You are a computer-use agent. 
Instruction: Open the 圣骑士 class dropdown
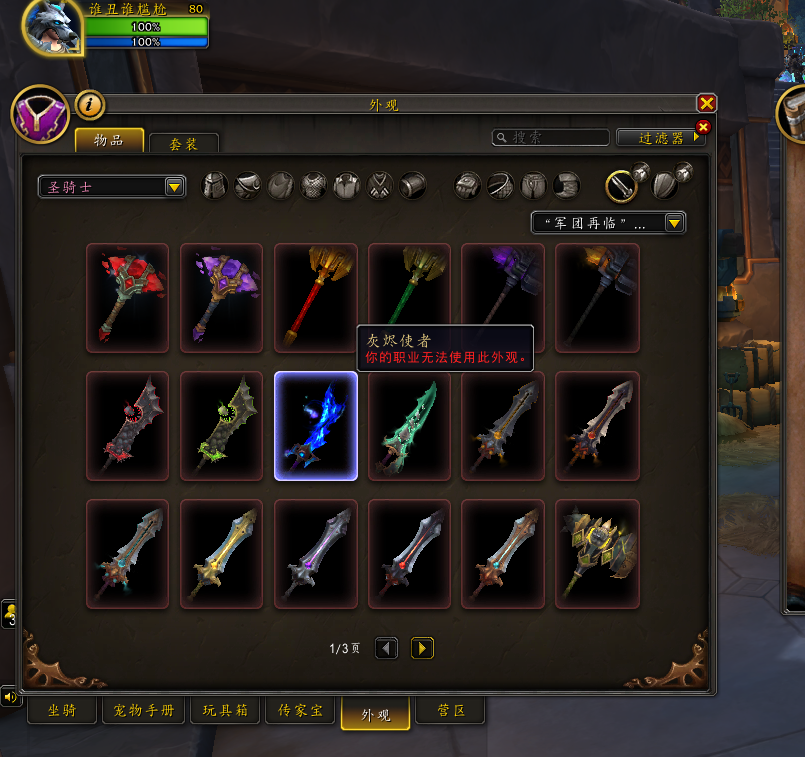pyautogui.click(x=111, y=187)
